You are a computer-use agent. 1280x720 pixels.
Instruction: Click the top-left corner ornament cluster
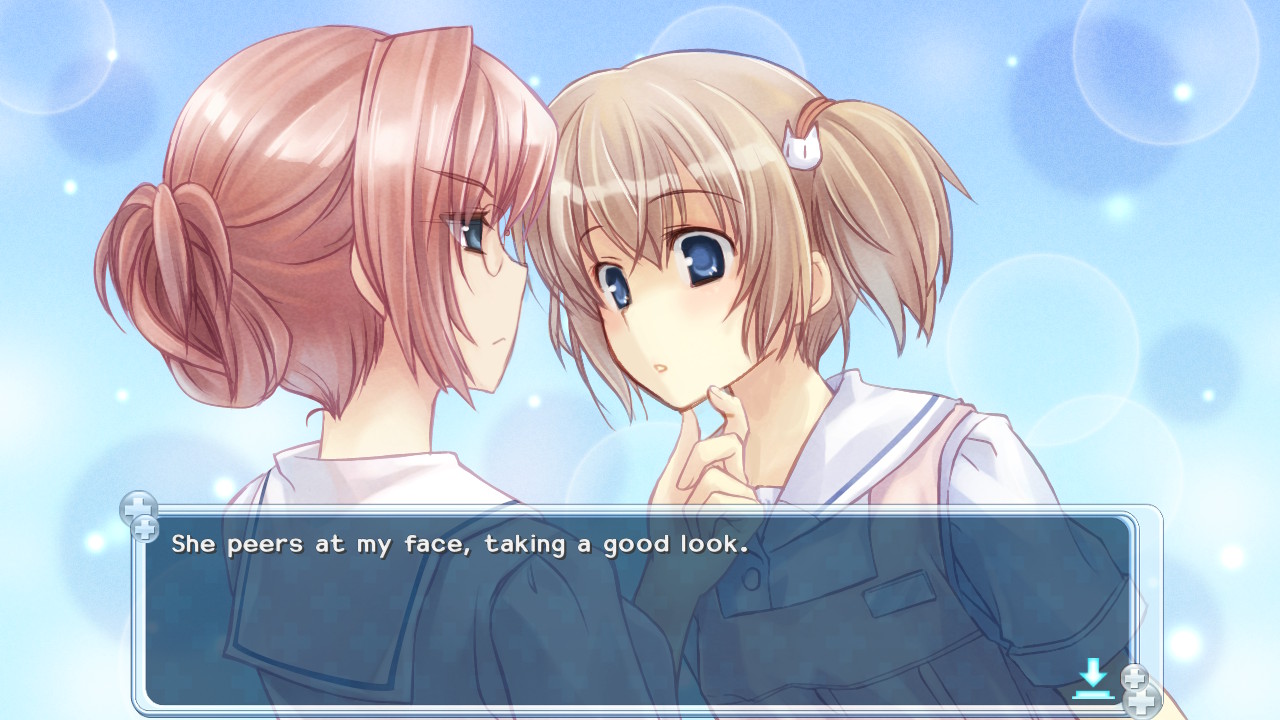click(x=140, y=516)
